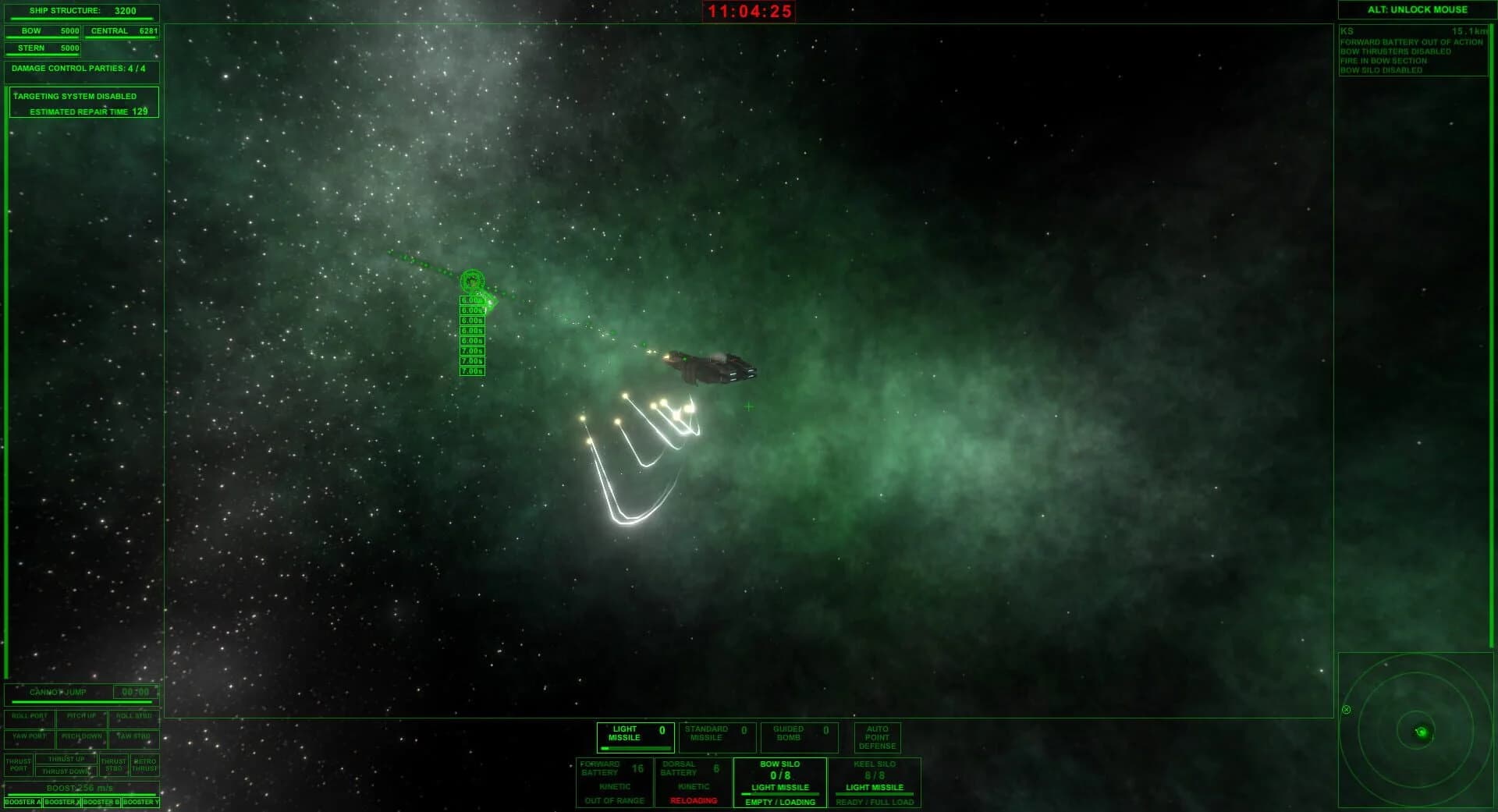The width and height of the screenshot is (1498, 812).
Task: Toggle the Retro Thrust control
Action: click(144, 764)
